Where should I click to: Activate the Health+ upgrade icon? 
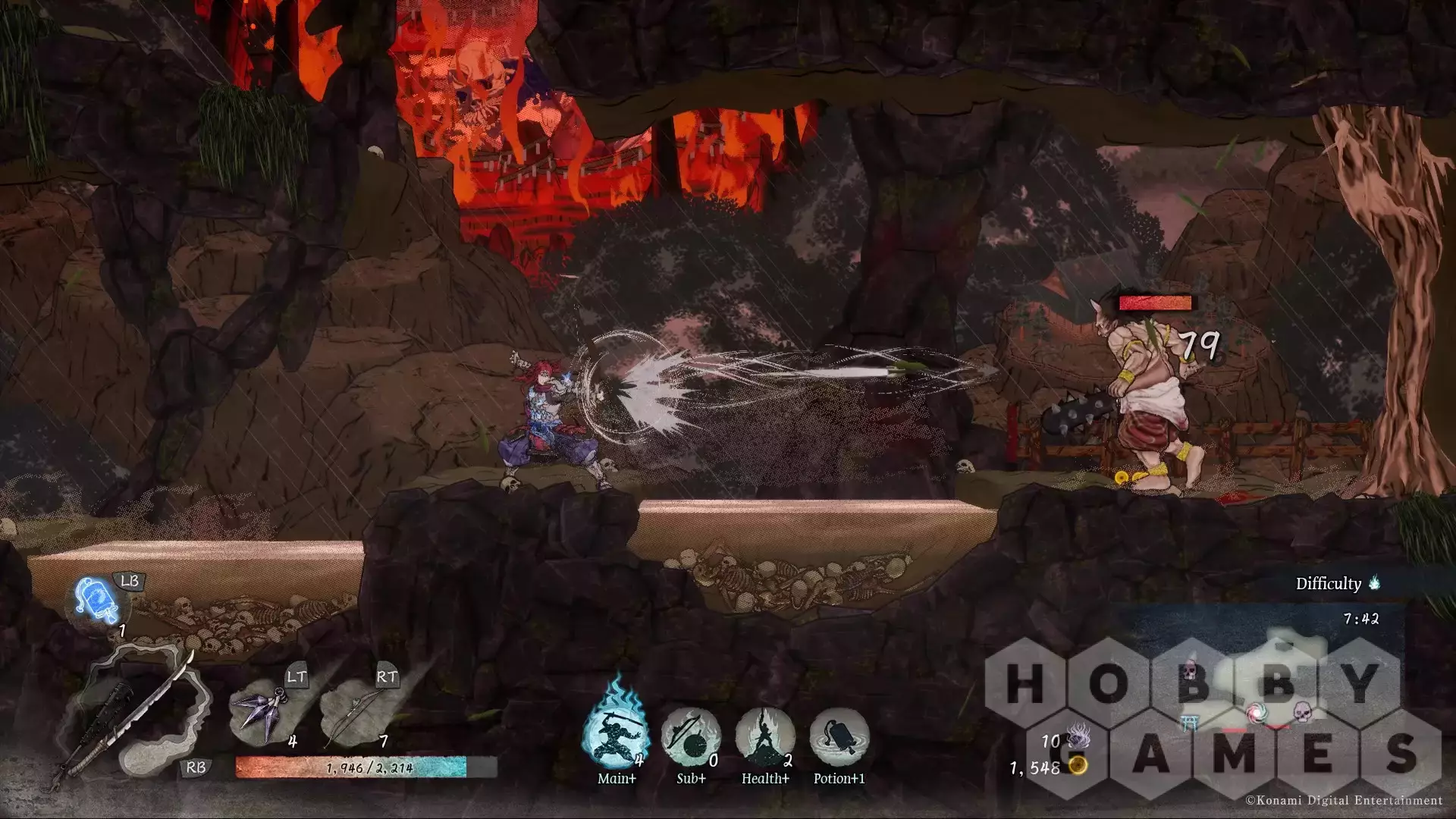coord(764,736)
